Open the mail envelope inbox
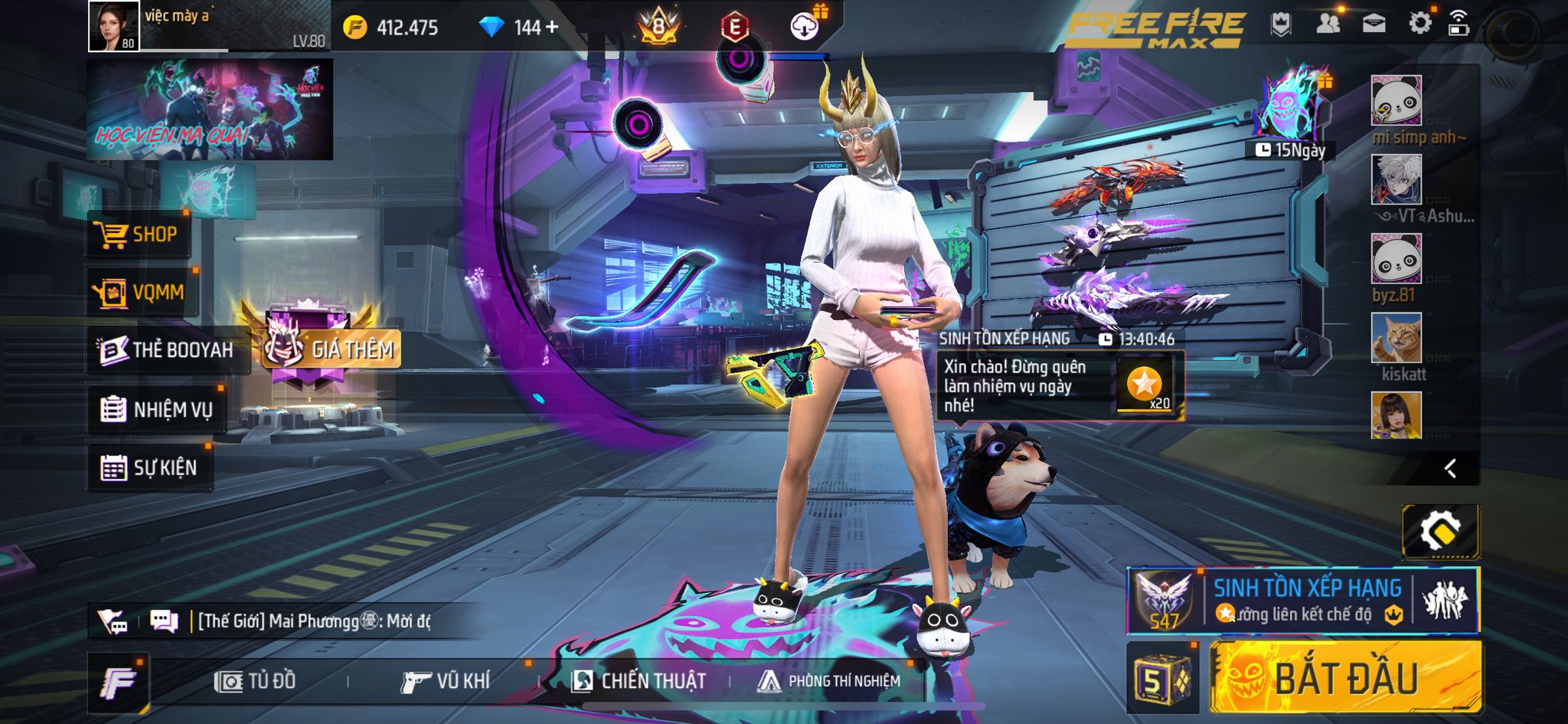Screen dimensions: 1568x724 click(x=1374, y=24)
